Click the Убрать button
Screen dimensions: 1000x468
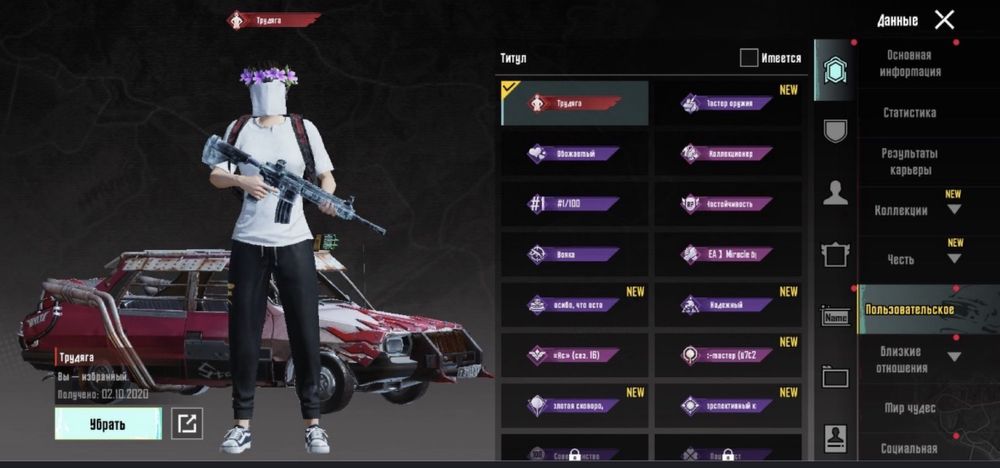coord(107,424)
